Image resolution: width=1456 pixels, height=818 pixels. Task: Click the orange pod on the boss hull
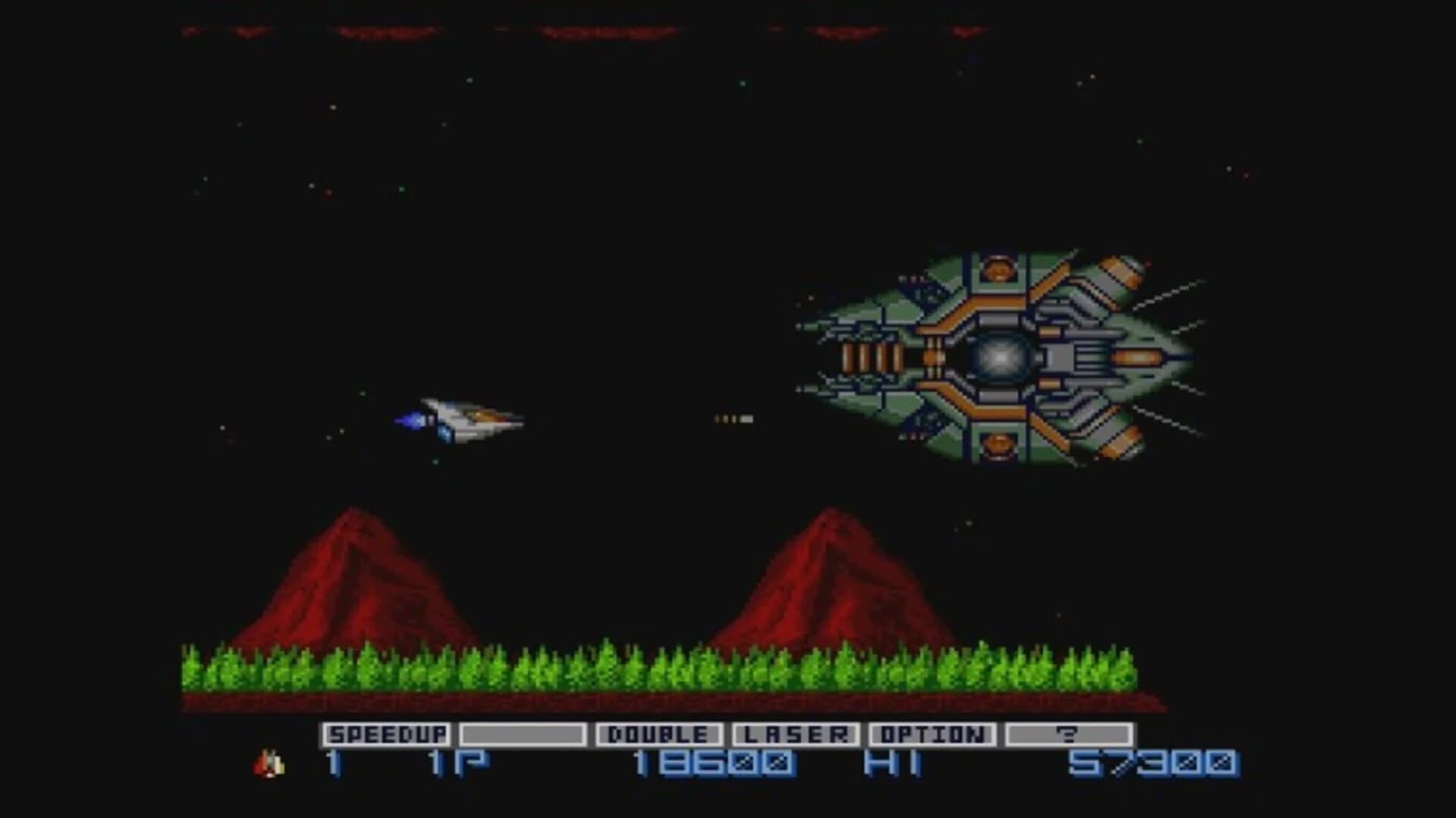click(999, 269)
